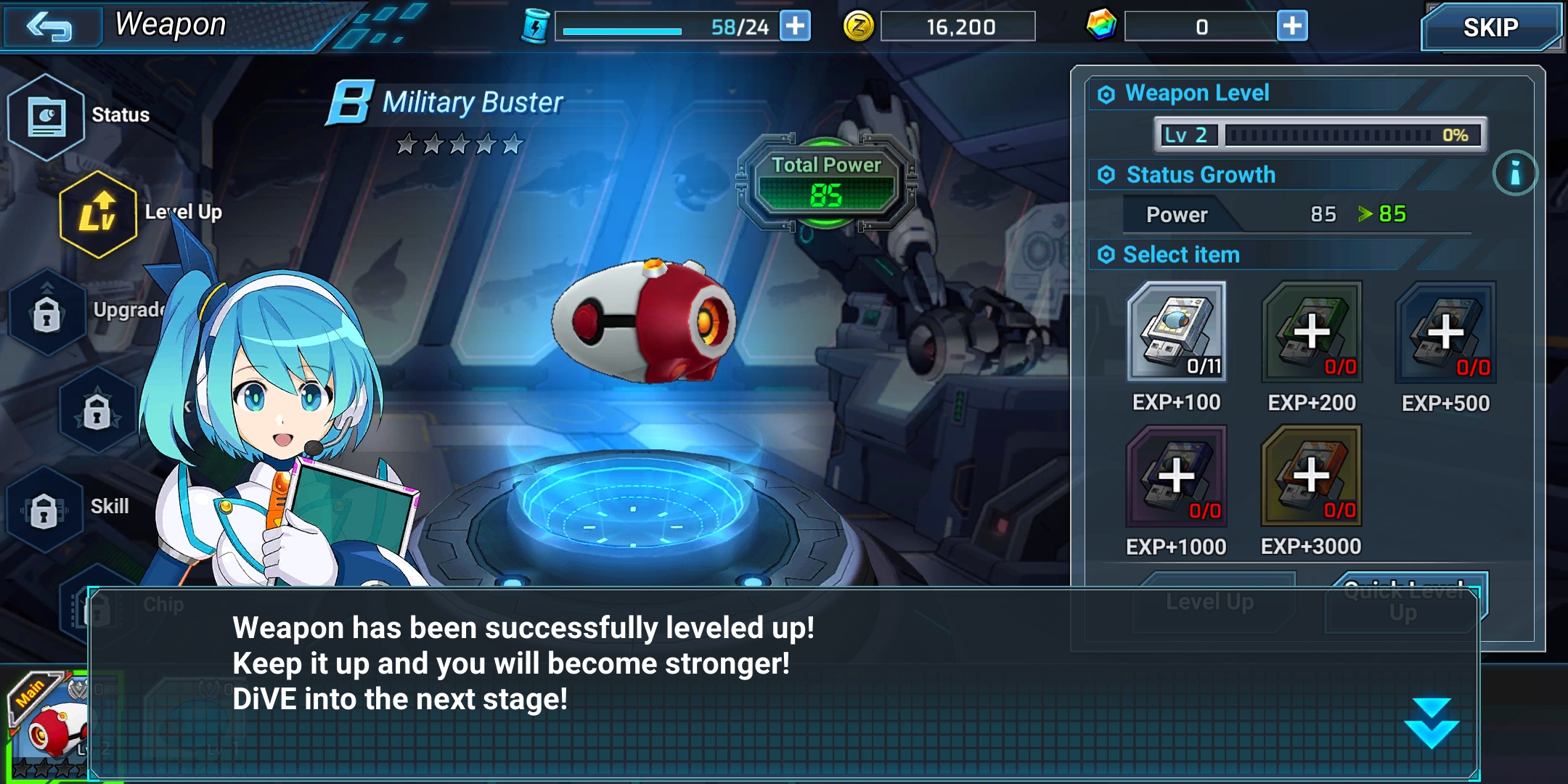Screen dimensions: 1568x784
Task: Select the EXP+100 item
Action: [1177, 332]
